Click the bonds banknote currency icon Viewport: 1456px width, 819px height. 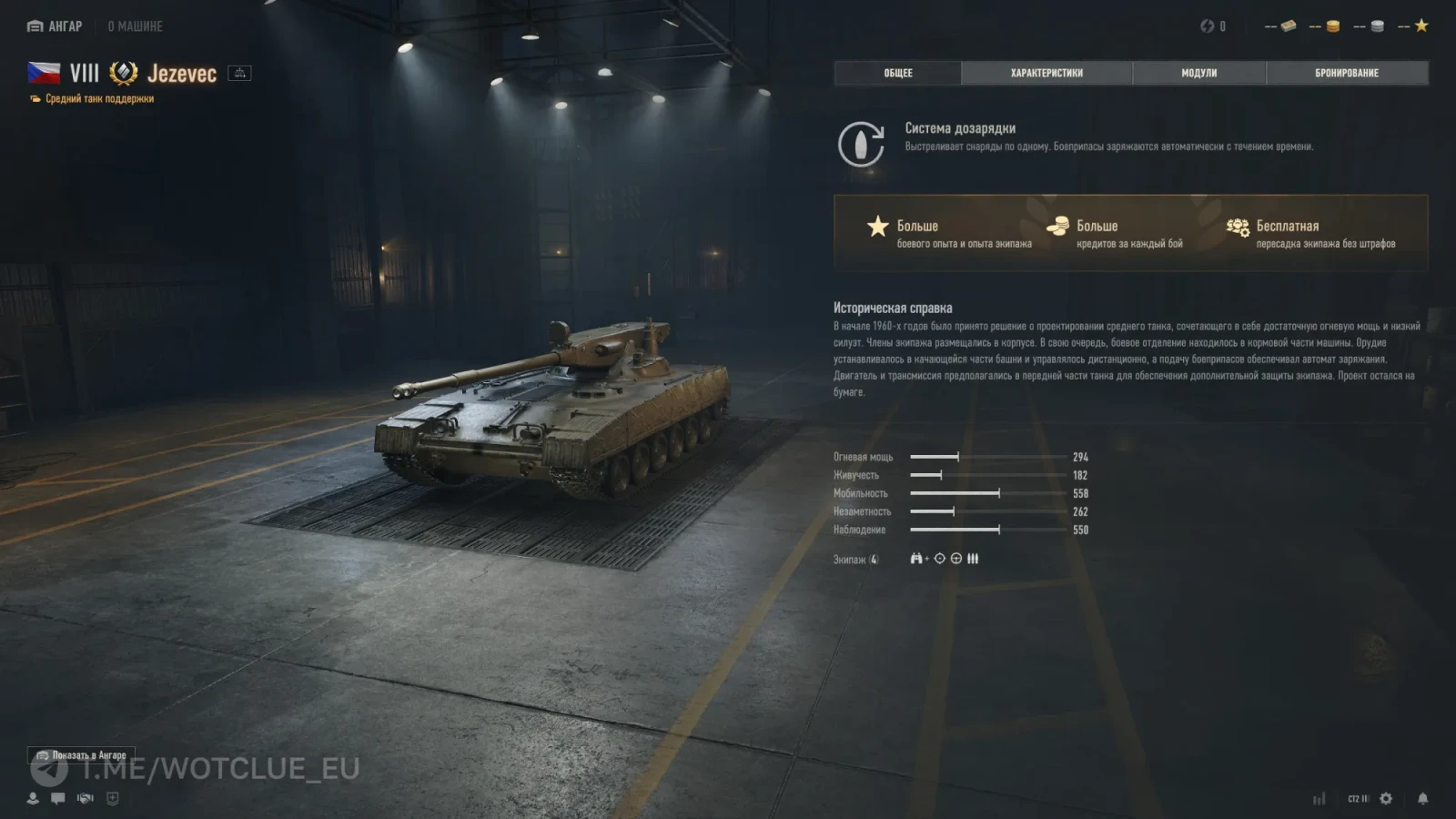point(1288,26)
